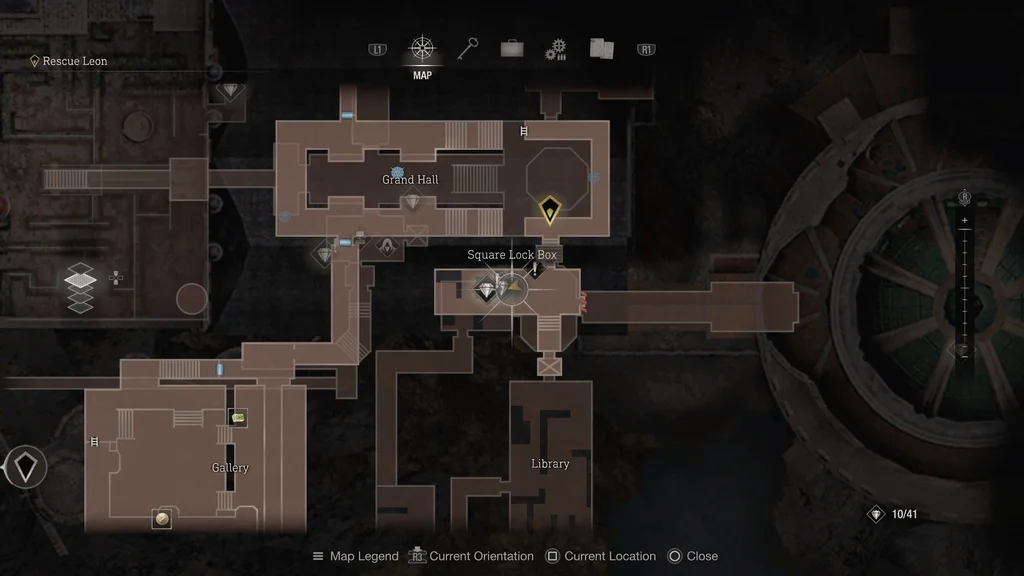Click the hooded merchant marker

pyautogui.click(x=387, y=245)
